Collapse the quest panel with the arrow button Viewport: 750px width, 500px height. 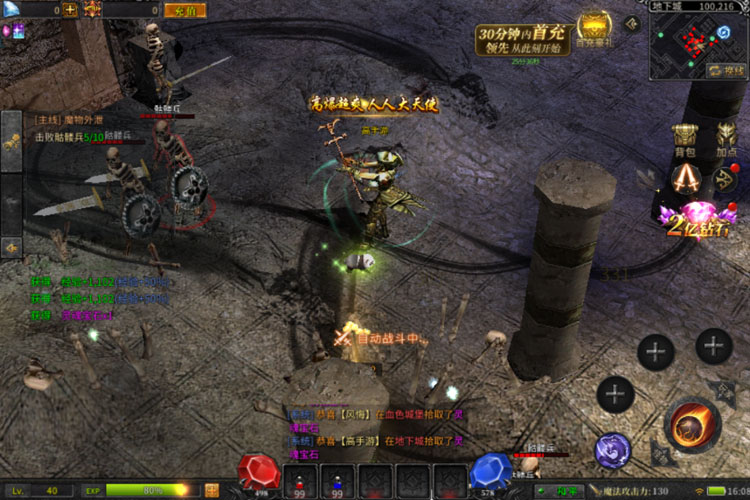(x=11, y=246)
